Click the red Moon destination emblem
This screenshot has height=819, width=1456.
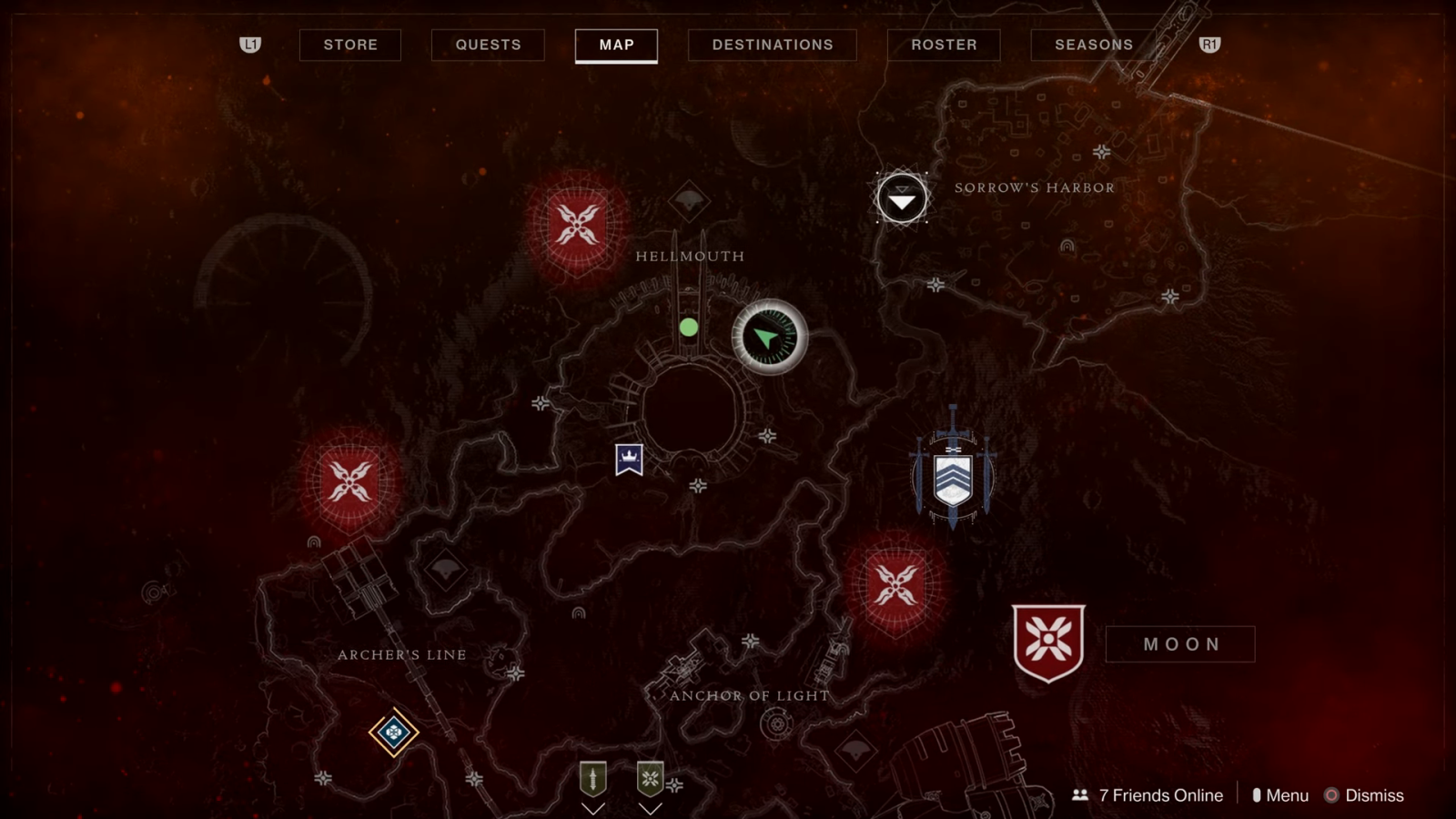(1048, 642)
